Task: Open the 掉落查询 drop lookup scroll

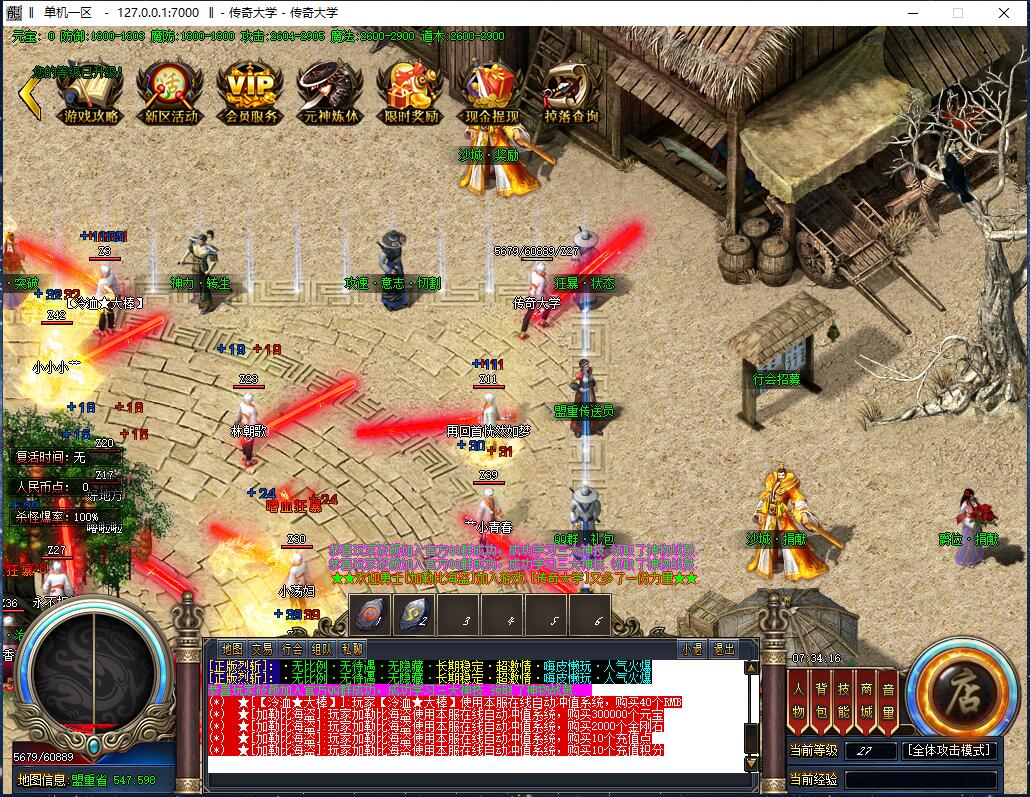Action: [572, 91]
